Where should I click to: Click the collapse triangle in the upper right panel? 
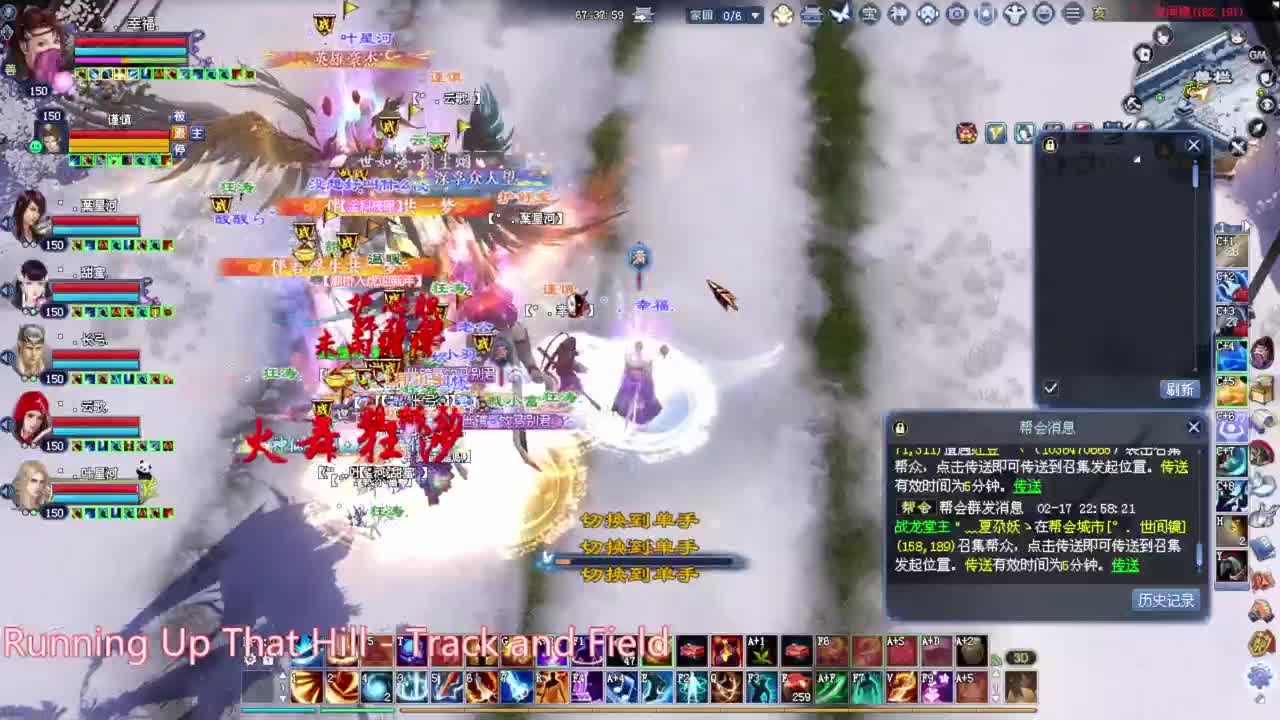click(1137, 158)
